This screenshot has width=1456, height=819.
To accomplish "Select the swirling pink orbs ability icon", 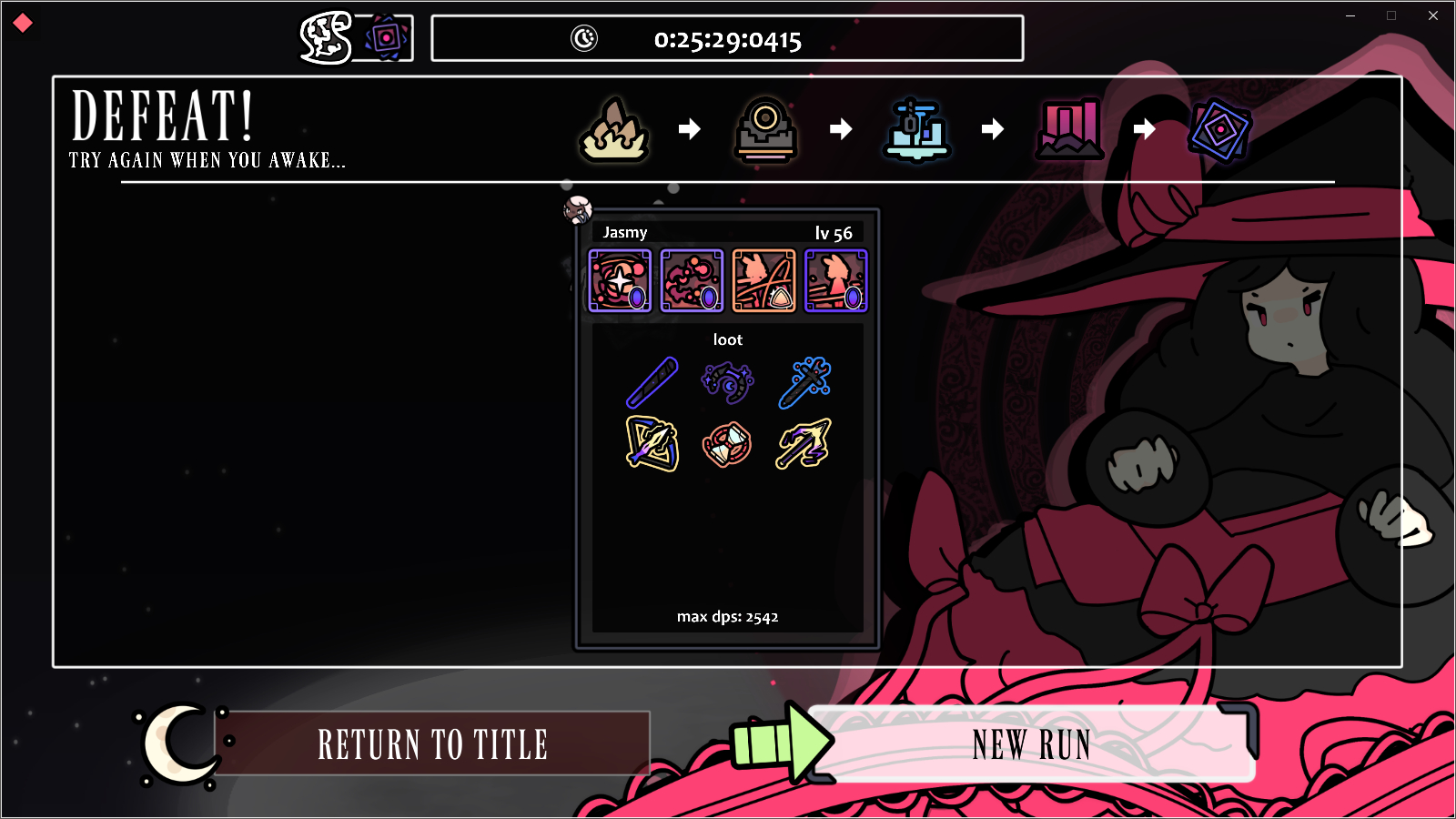I will point(692,281).
